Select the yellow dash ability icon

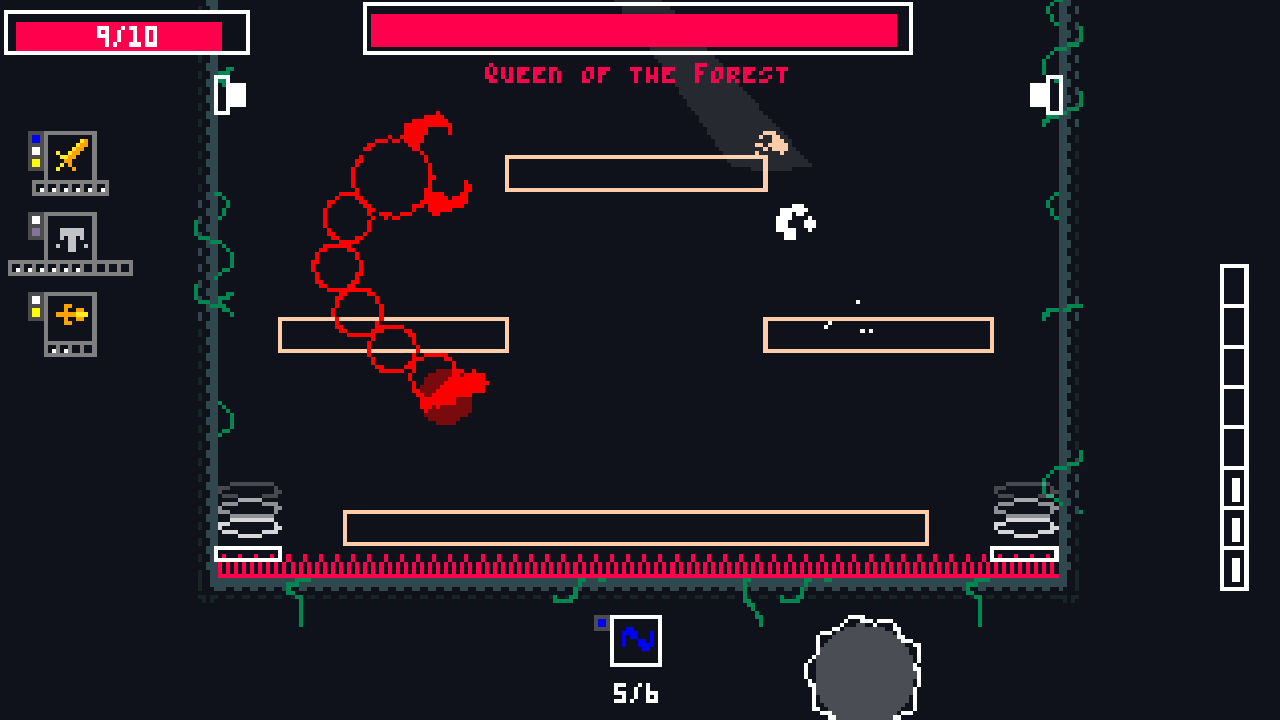(68, 320)
